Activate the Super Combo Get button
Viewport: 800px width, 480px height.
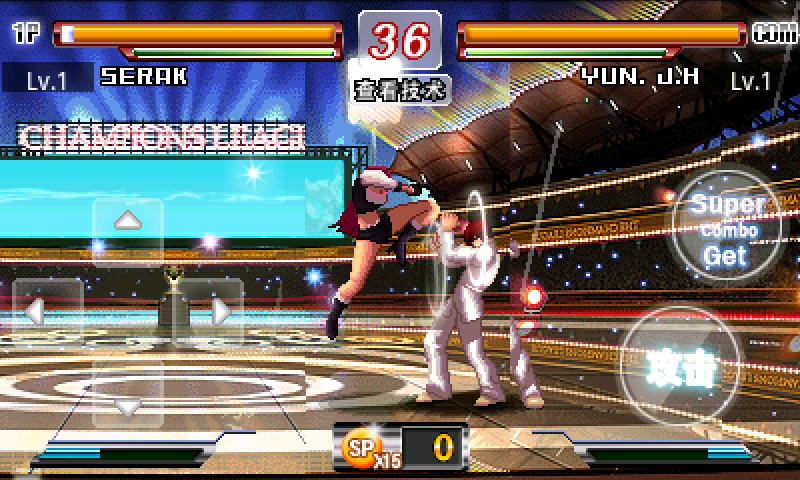727,229
